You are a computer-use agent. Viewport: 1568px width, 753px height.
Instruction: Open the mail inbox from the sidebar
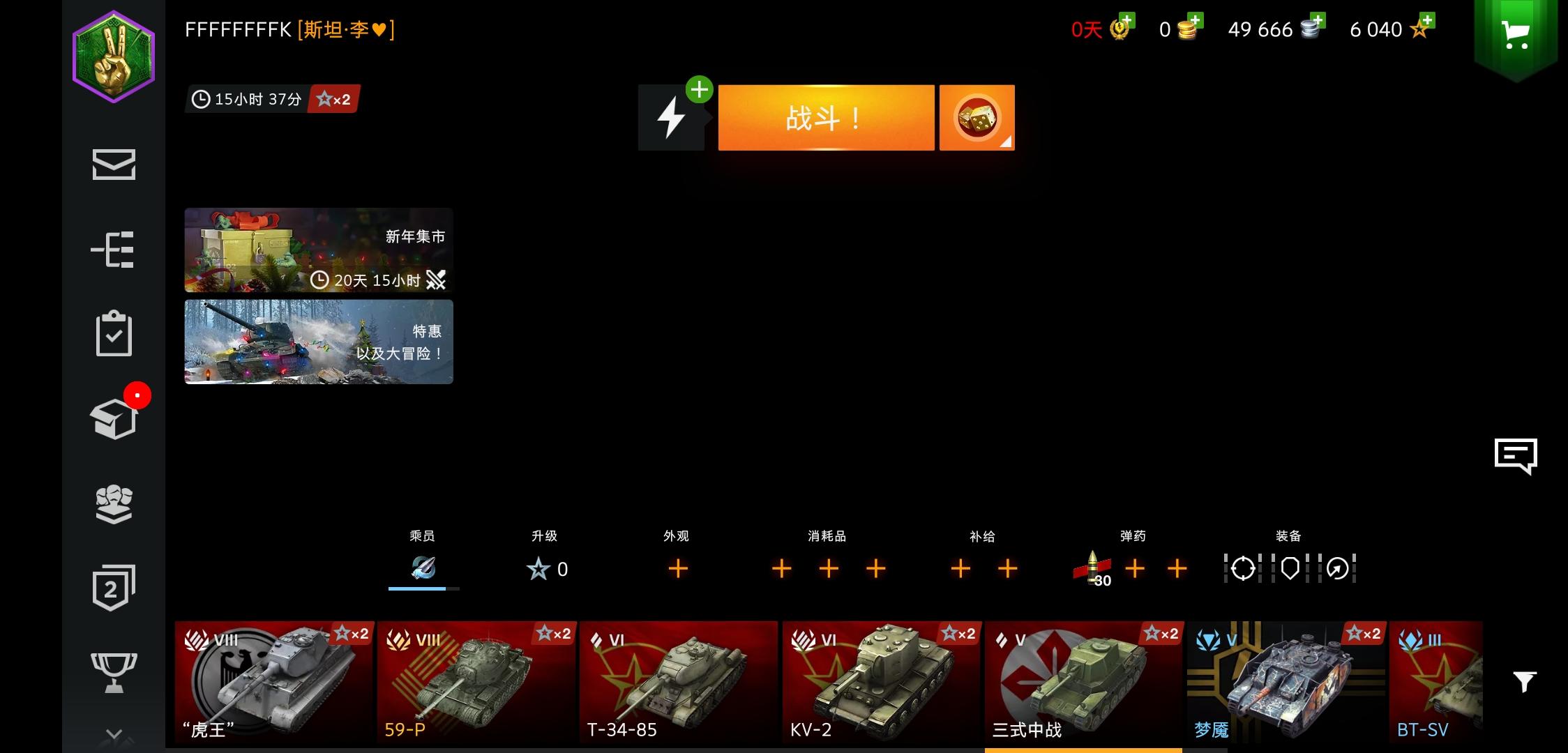115,165
